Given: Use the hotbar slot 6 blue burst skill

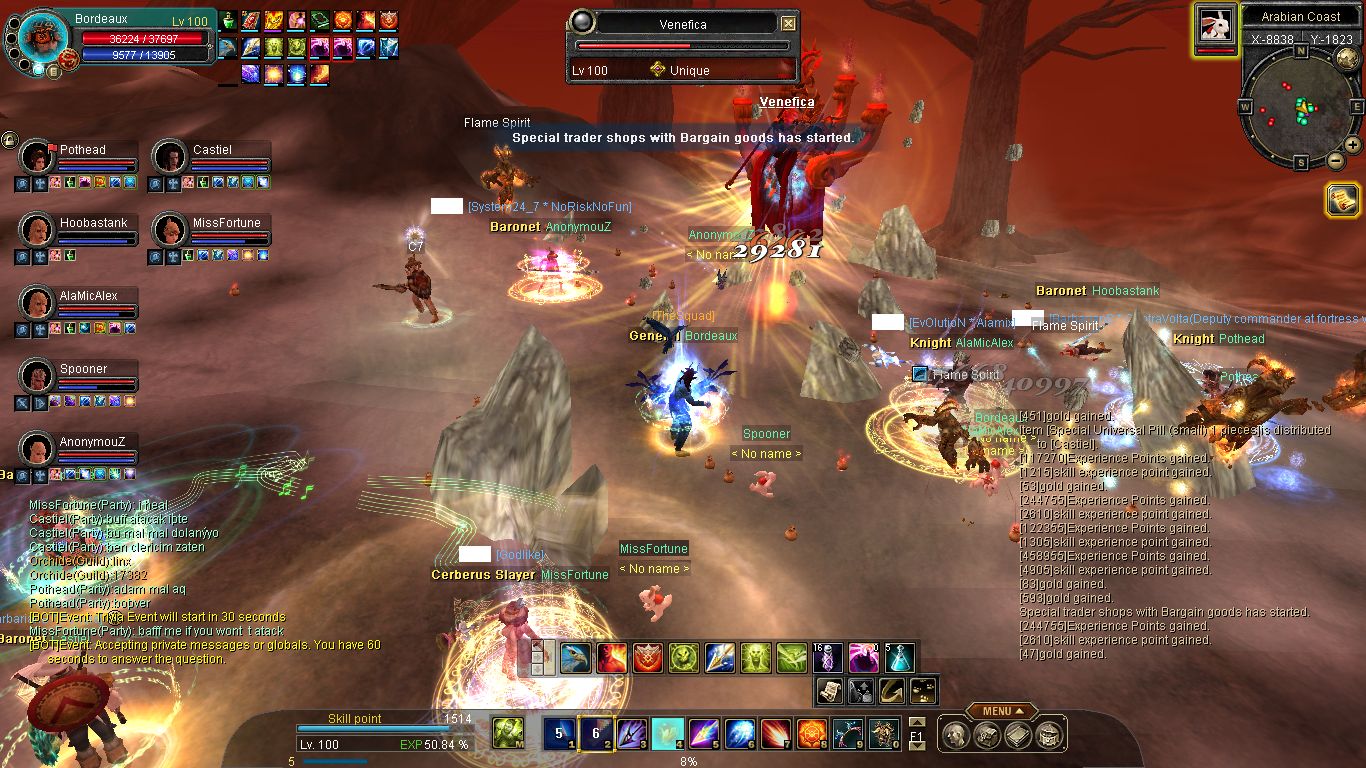Looking at the screenshot, I should (x=740, y=734).
